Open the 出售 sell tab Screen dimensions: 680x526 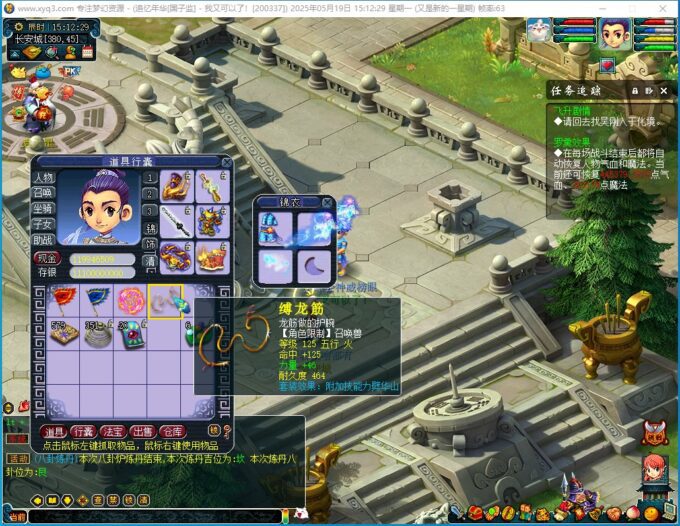[x=141, y=431]
